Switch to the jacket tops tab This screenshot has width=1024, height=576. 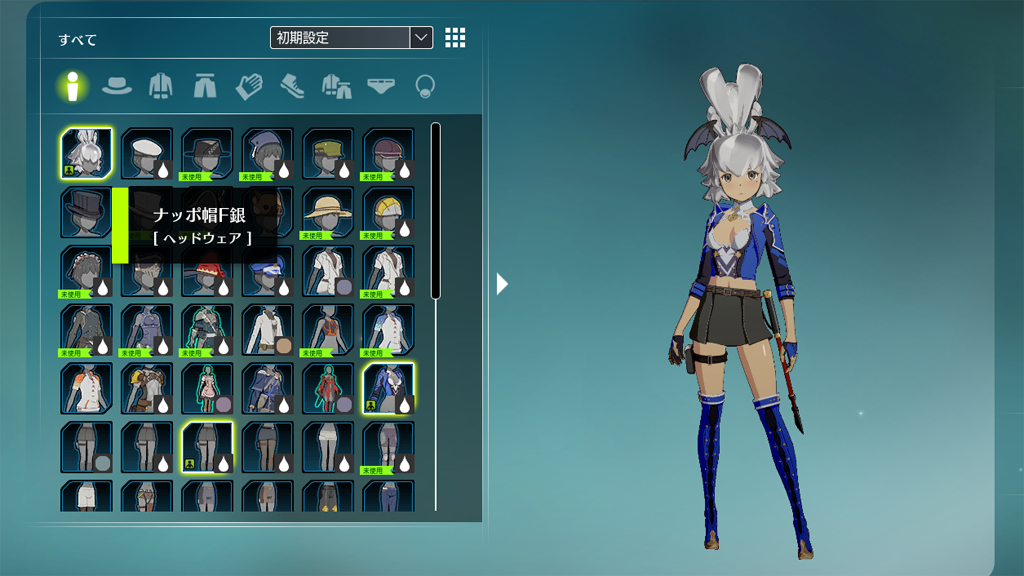(x=161, y=86)
